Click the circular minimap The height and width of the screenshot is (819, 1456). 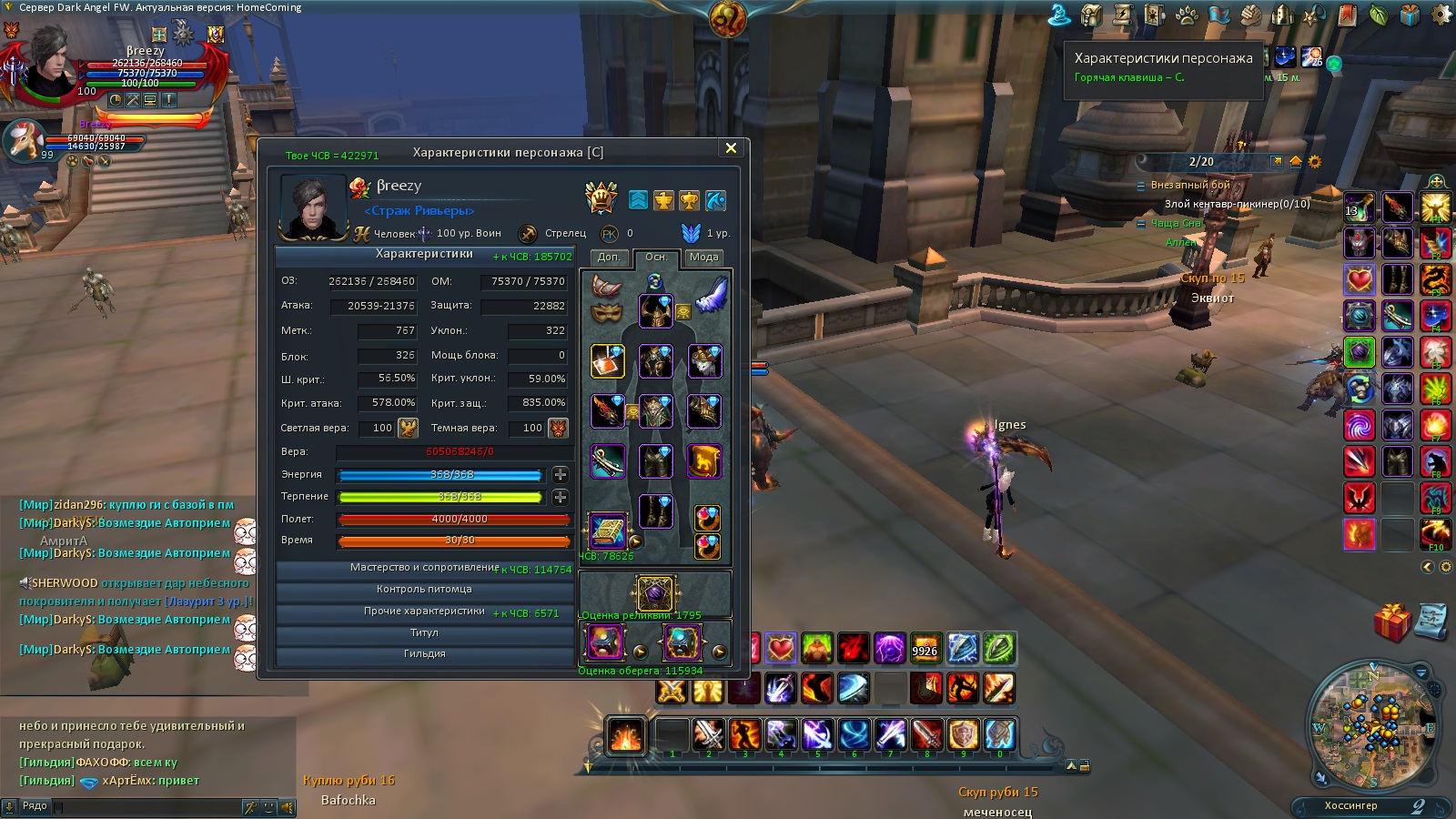[1370, 725]
